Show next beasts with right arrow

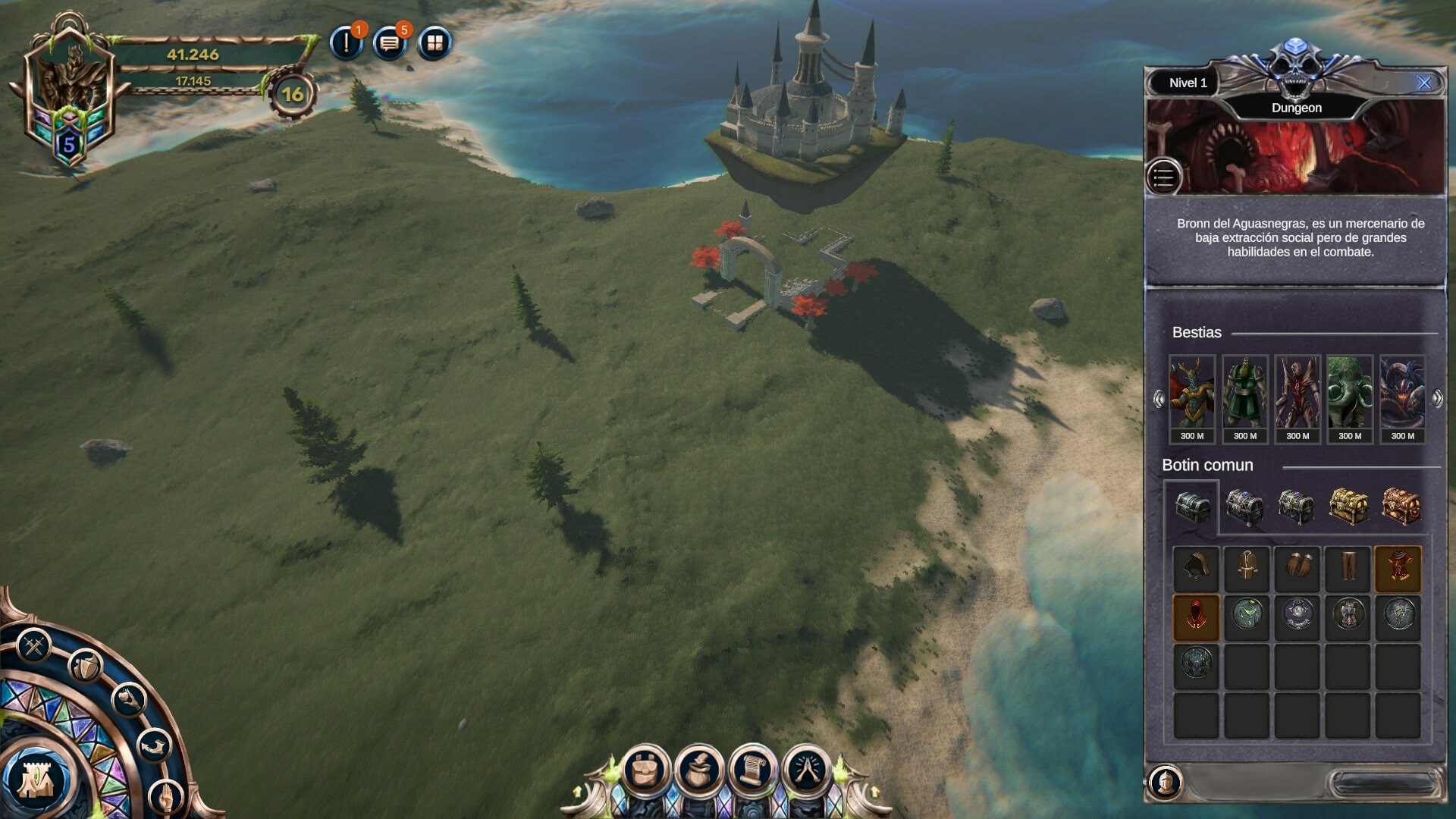(x=1437, y=398)
